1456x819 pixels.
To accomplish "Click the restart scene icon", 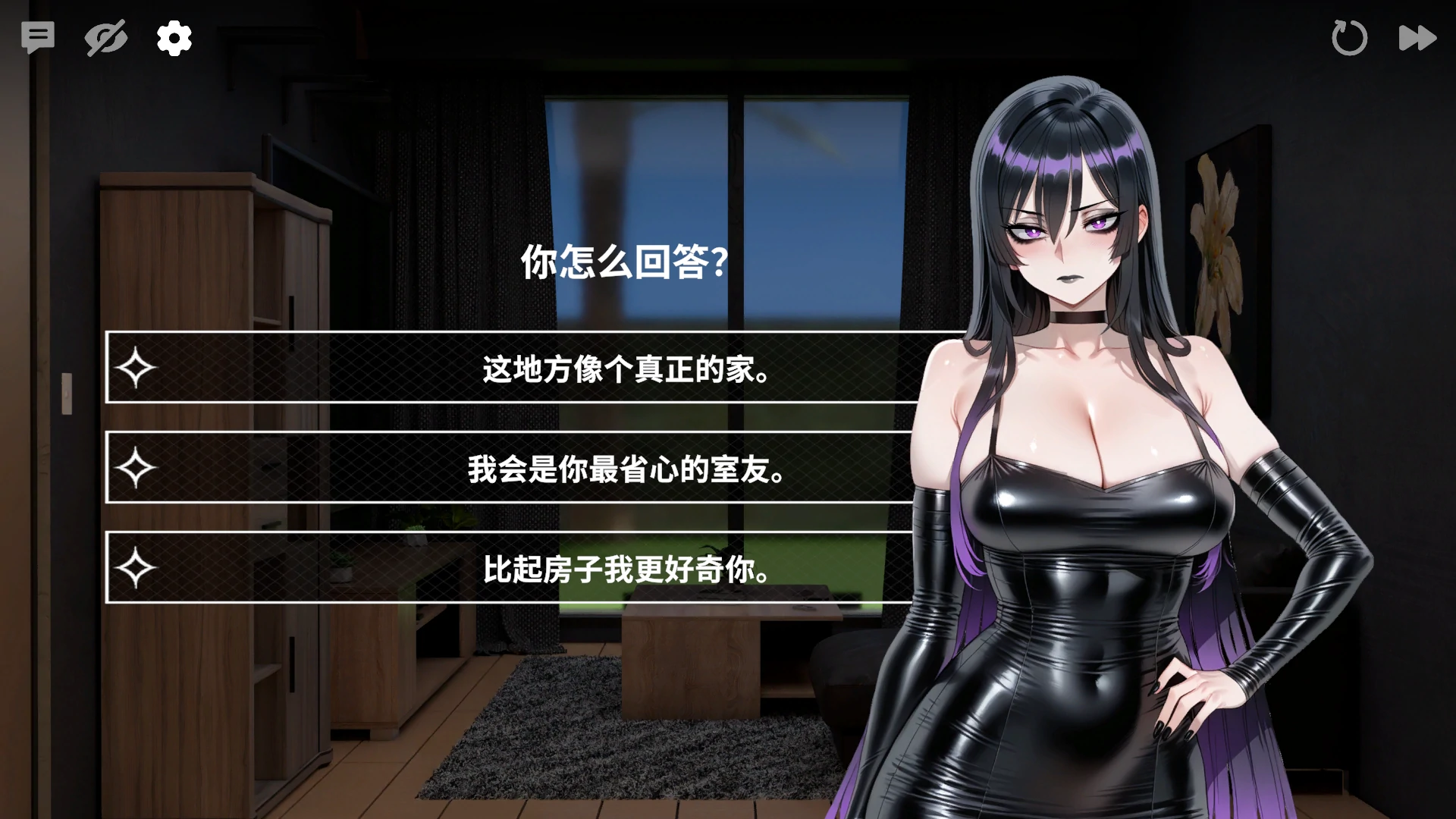I will pos(1350,37).
